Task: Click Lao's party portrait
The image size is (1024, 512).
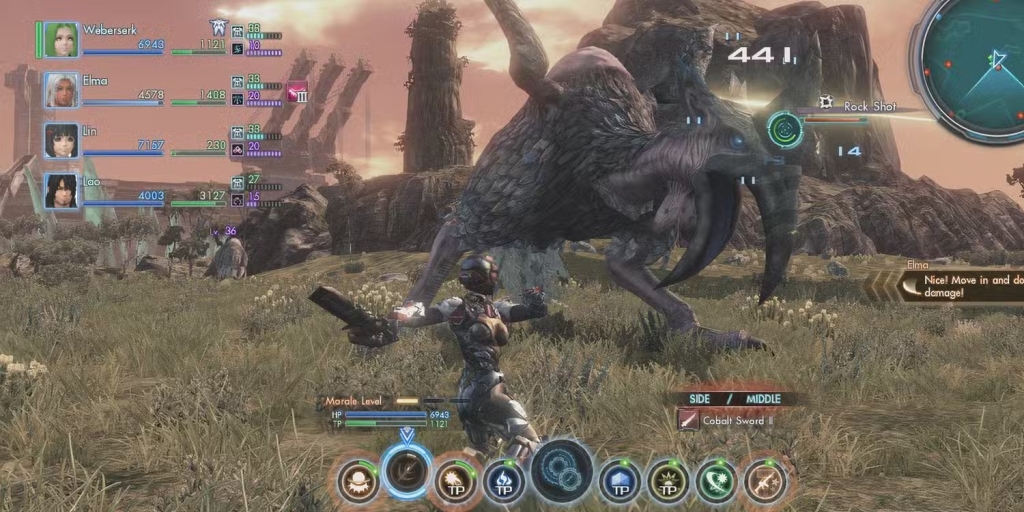Action: click(x=61, y=190)
